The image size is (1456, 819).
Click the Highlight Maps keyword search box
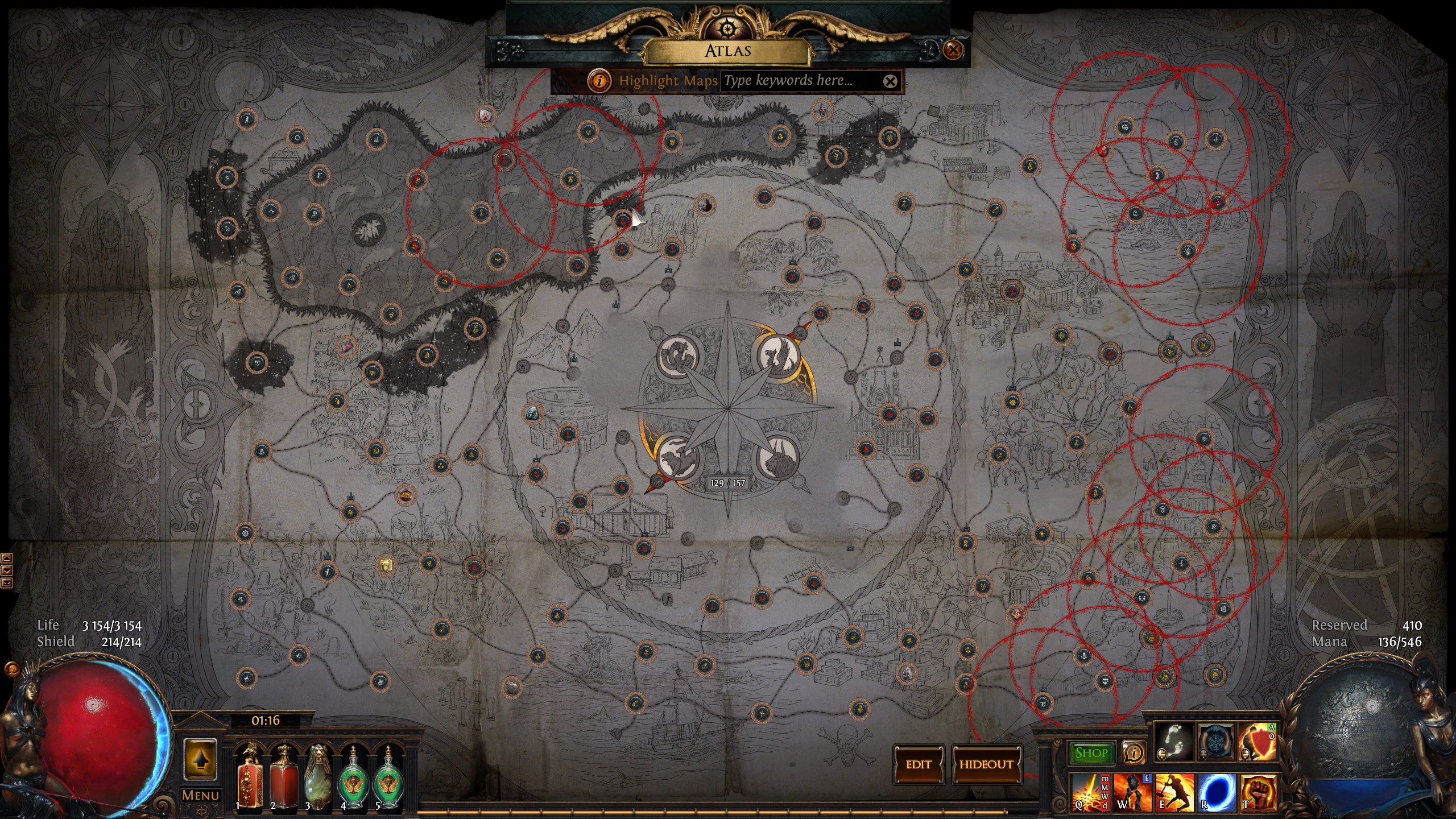[x=801, y=81]
